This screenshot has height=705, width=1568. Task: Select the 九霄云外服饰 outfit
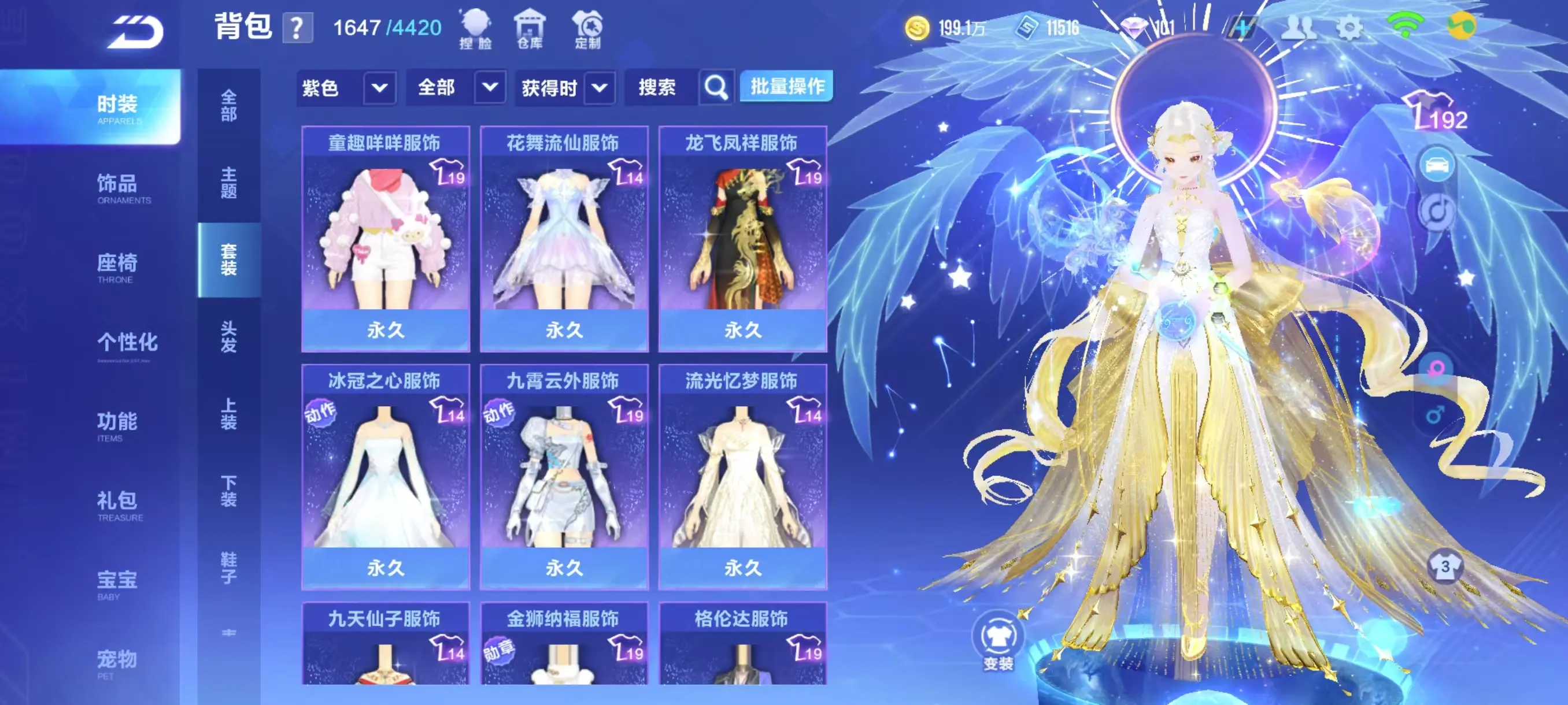564,476
